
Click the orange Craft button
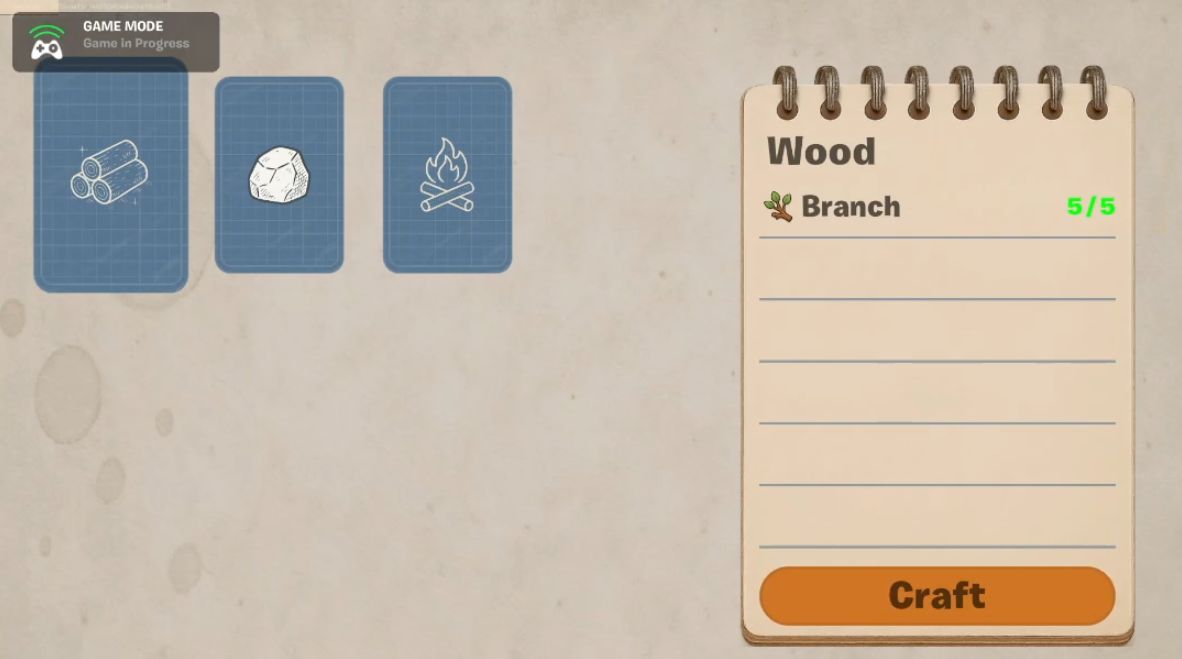[x=937, y=596]
